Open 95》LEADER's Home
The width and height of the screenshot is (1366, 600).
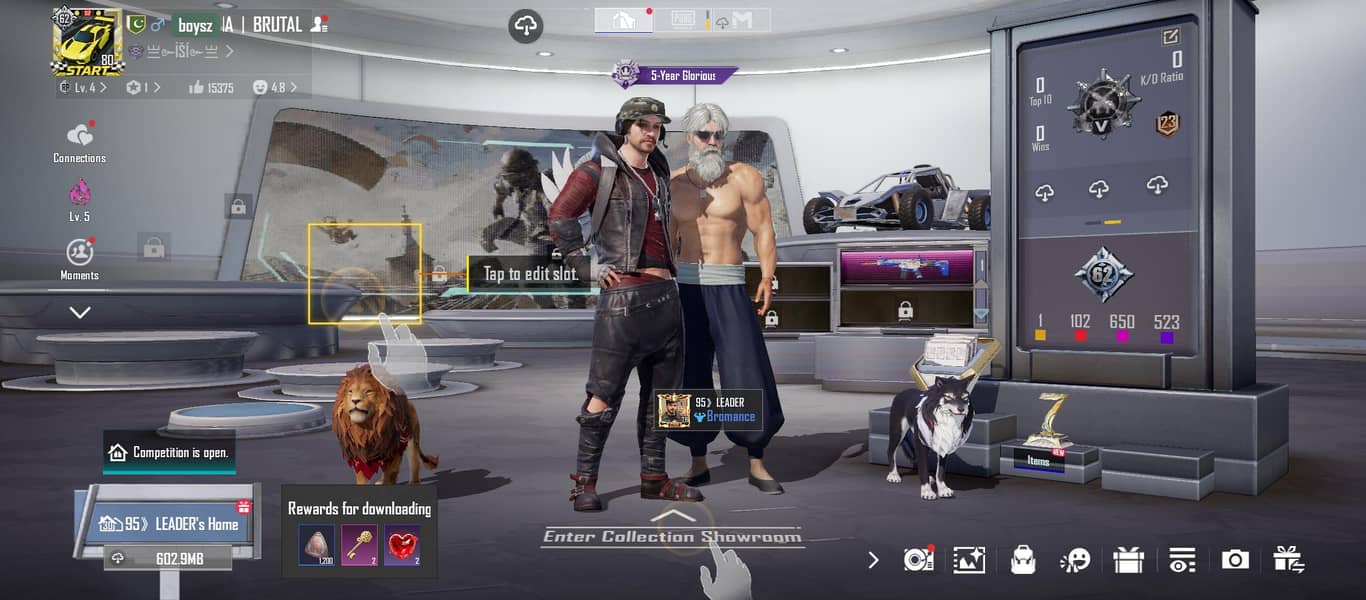(172, 524)
